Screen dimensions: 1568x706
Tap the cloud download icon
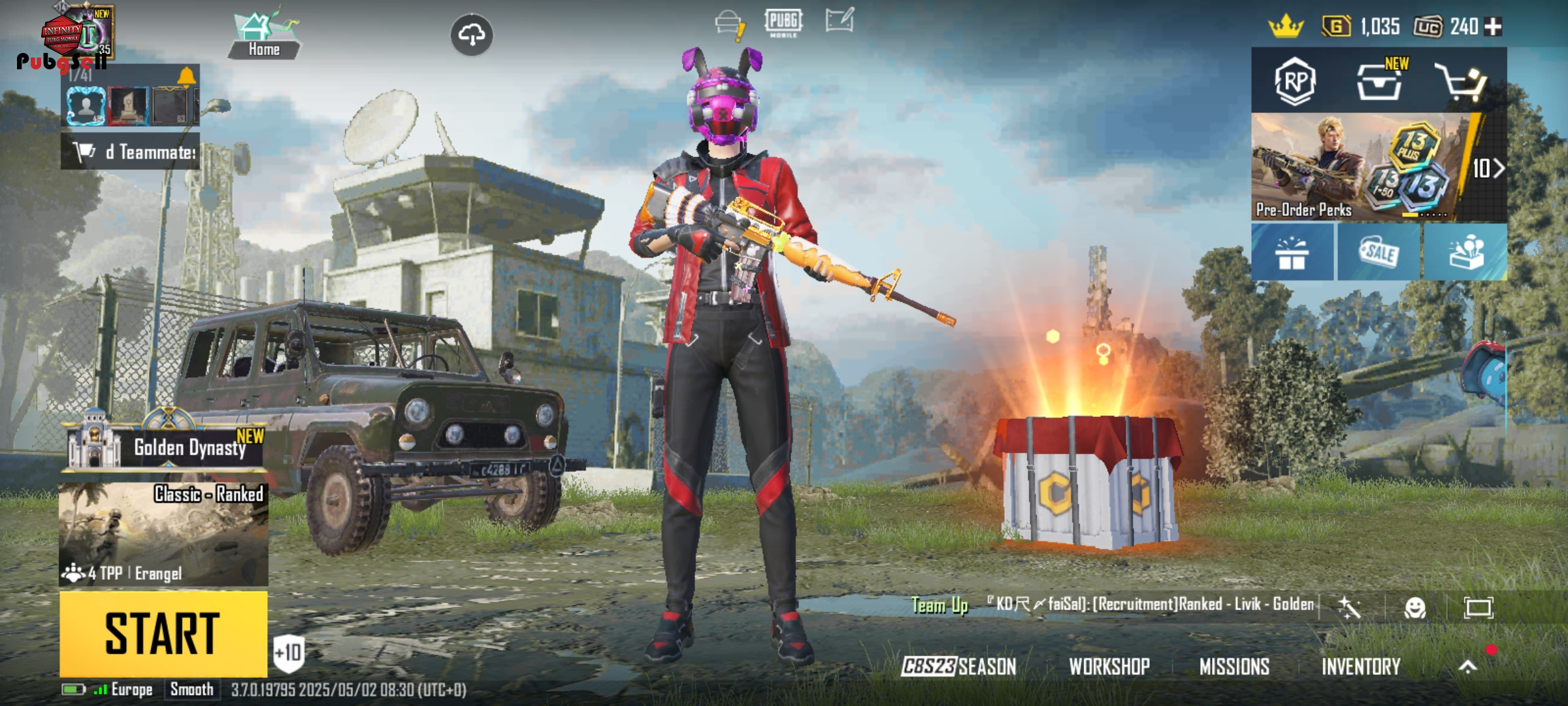pos(472,35)
